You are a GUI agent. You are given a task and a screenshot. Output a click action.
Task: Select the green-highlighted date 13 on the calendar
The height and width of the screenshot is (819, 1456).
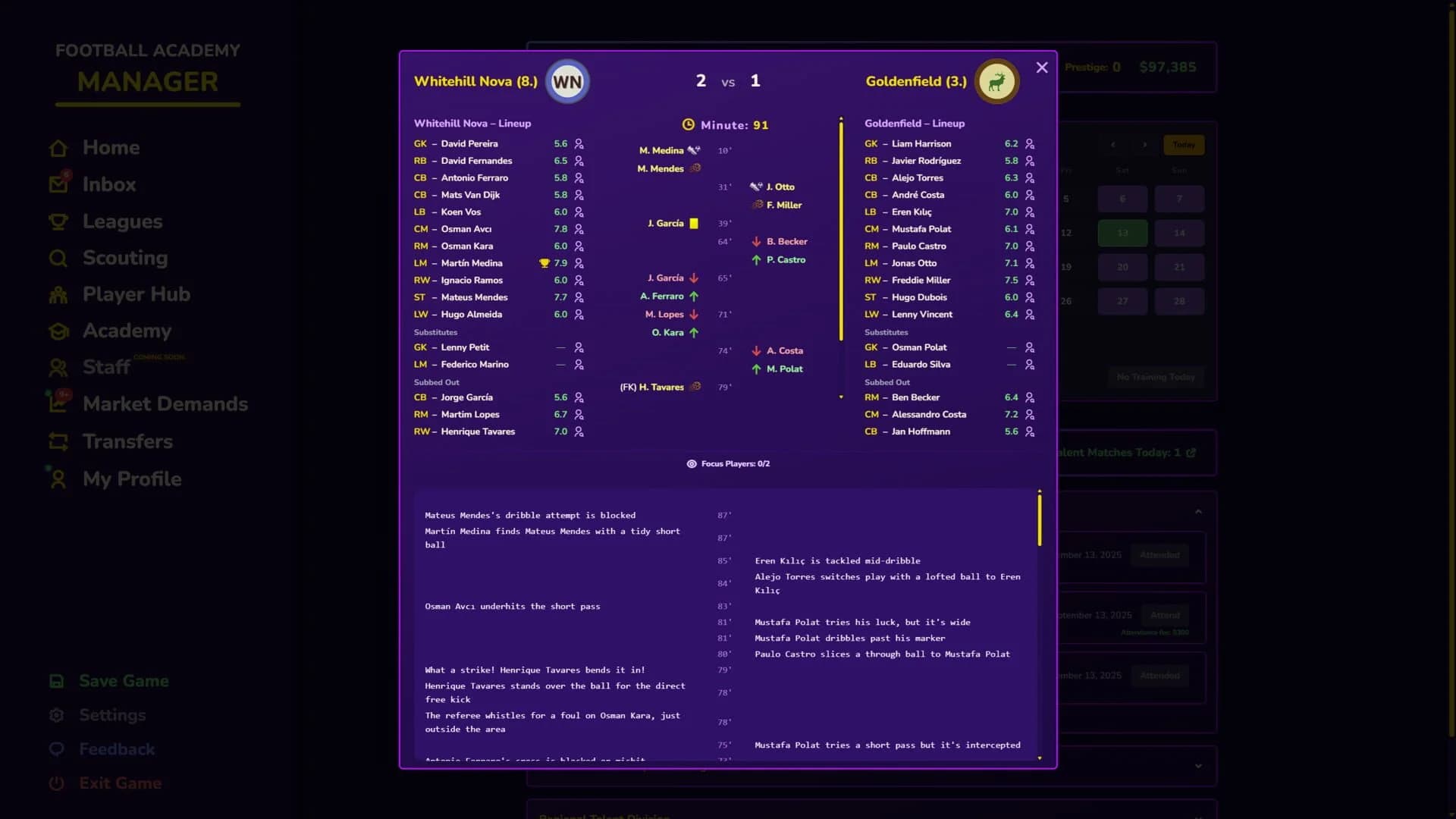1123,233
